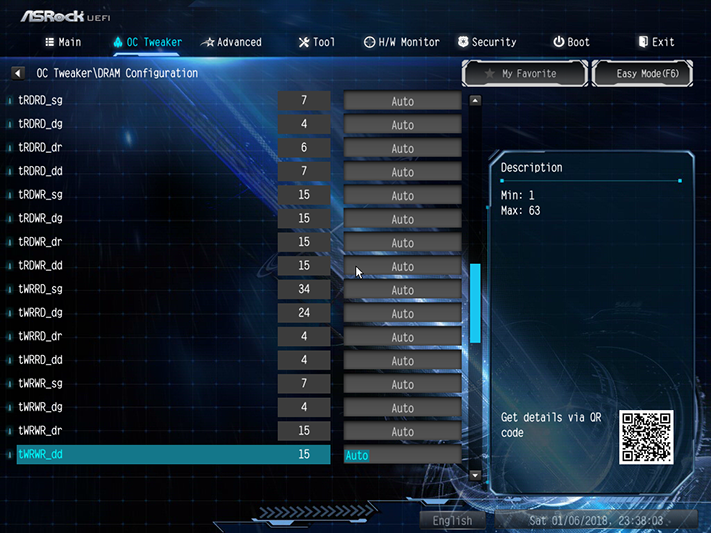Select the tWRRD_dd setting row
This screenshot has height=533, width=711.
pos(150,361)
